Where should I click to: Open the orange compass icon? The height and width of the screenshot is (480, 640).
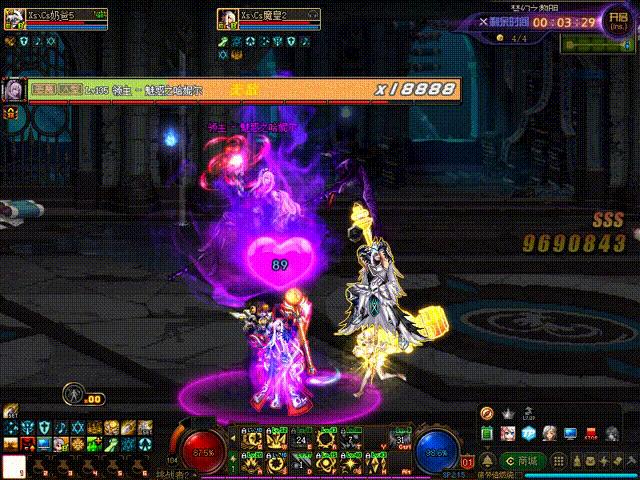pos(487,413)
